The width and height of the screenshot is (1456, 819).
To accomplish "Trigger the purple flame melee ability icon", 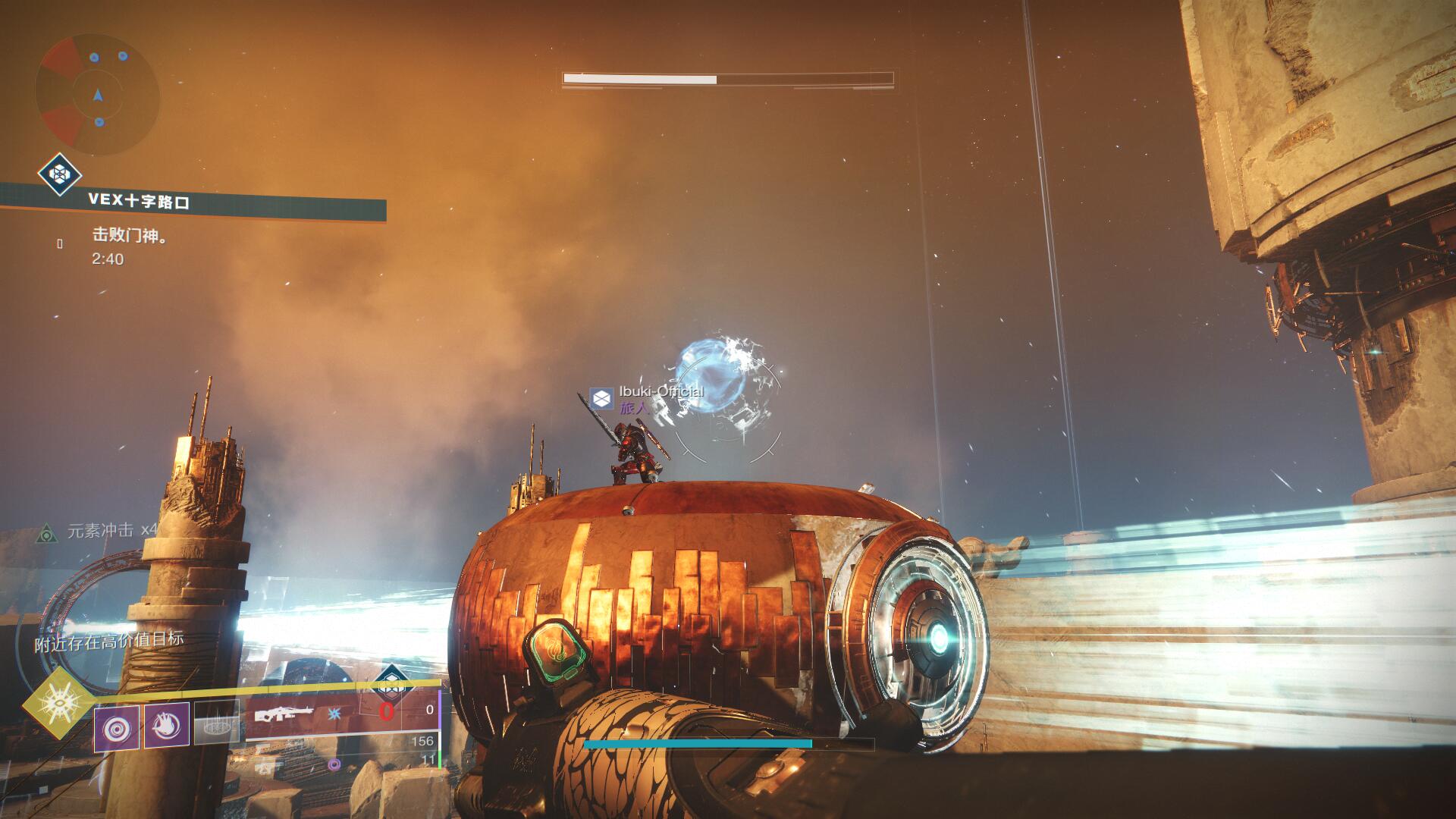I will tap(167, 725).
